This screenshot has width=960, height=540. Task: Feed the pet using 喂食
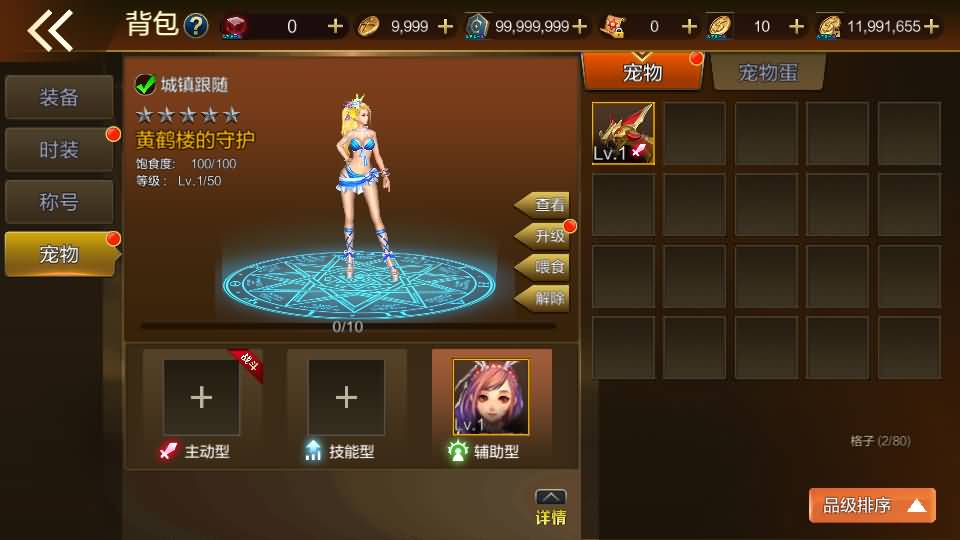(545, 267)
